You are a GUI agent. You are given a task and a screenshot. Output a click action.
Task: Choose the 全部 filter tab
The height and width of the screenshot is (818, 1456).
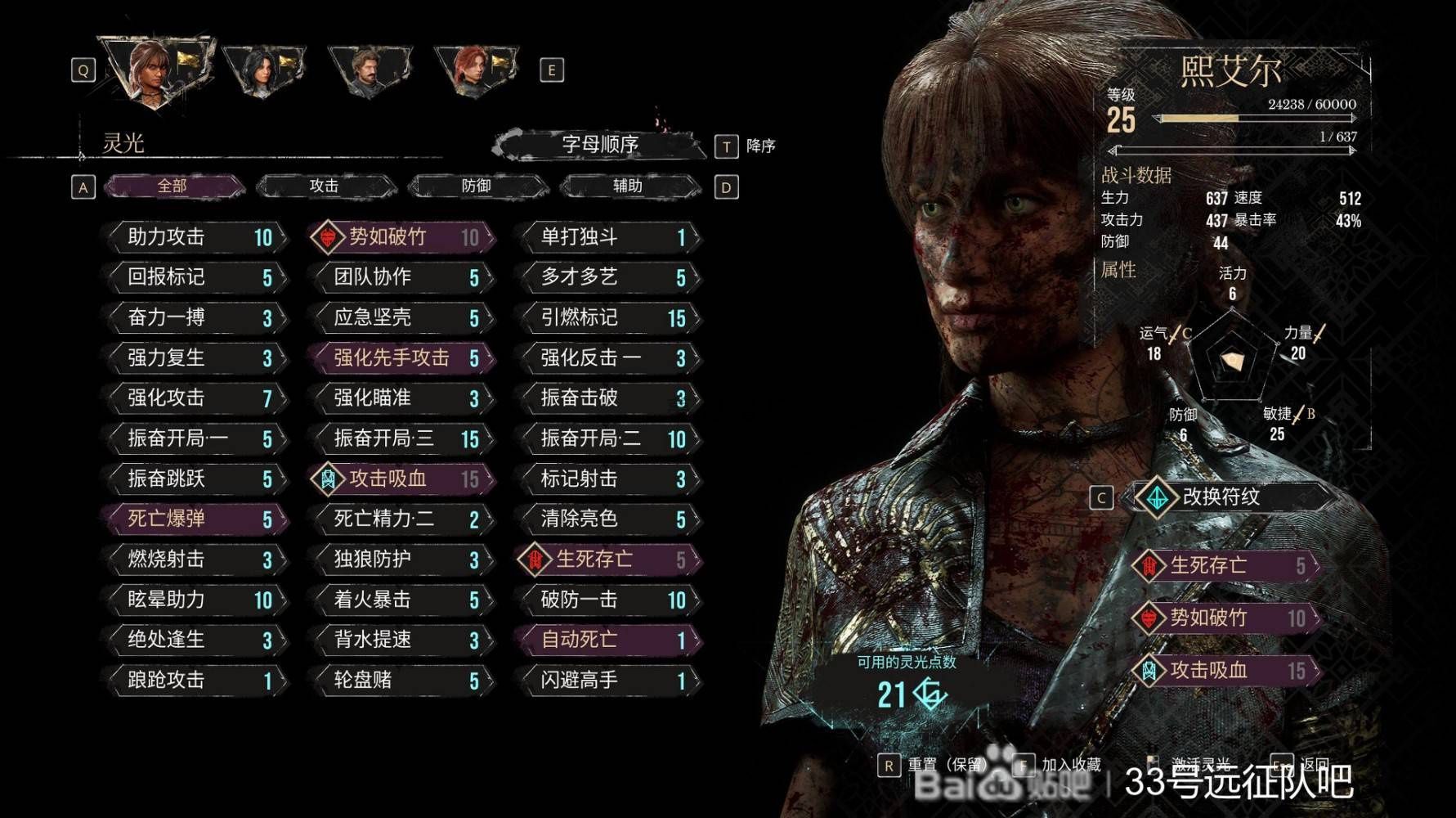click(172, 187)
